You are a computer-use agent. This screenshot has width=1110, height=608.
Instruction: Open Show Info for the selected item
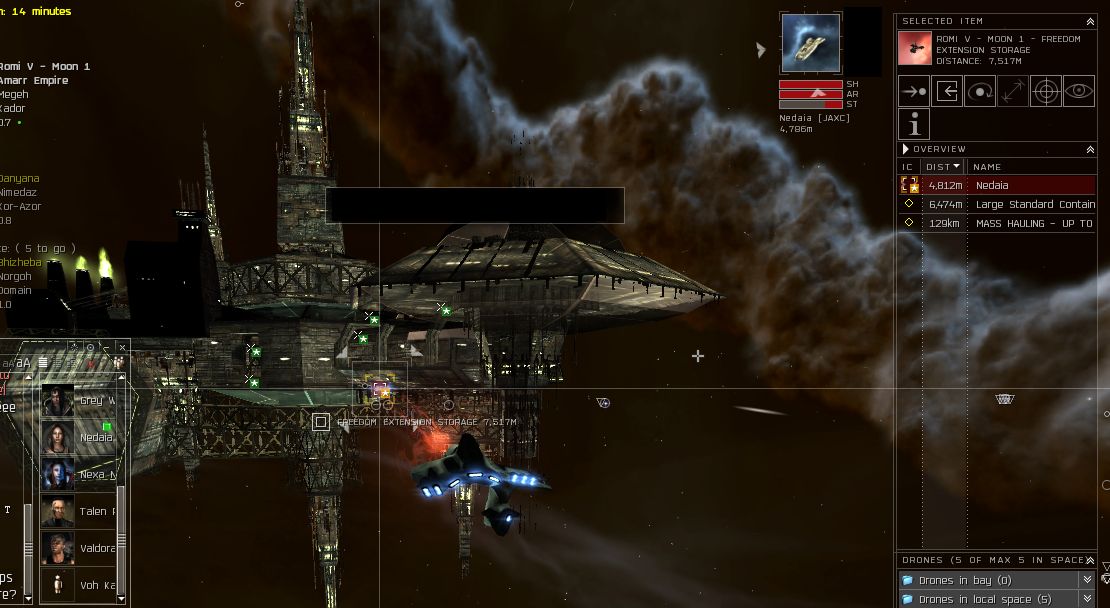point(914,124)
